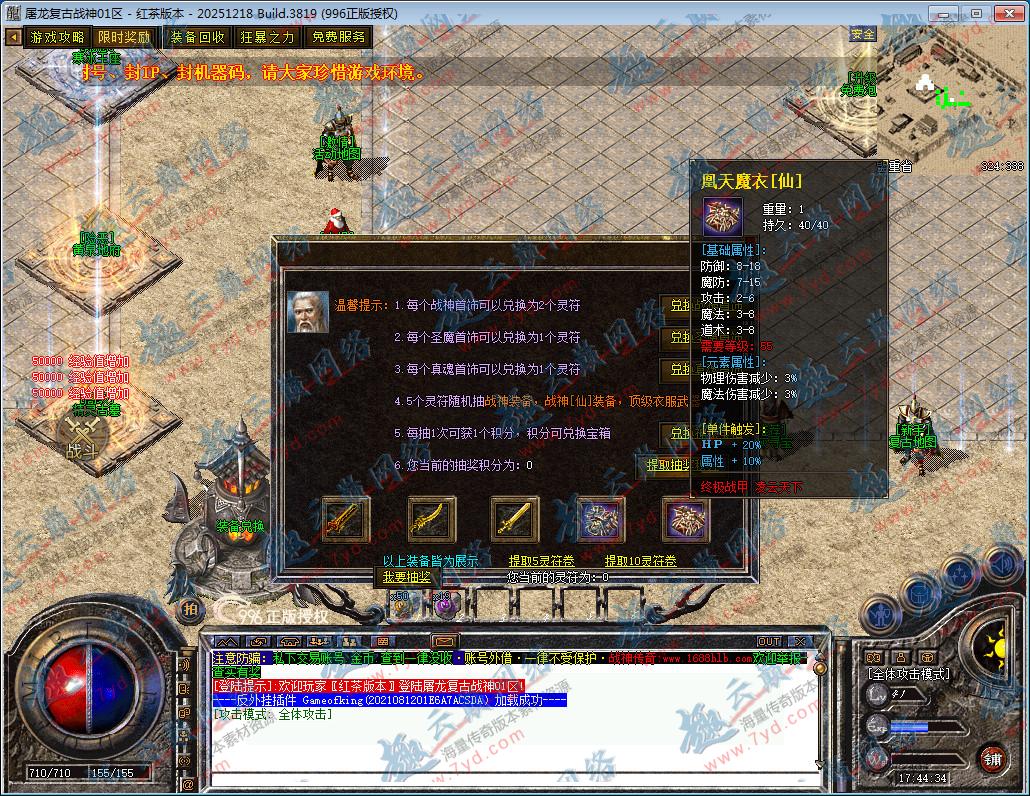
Task: Select the straight golden sword showcase item
Action: pyautogui.click(x=515, y=519)
